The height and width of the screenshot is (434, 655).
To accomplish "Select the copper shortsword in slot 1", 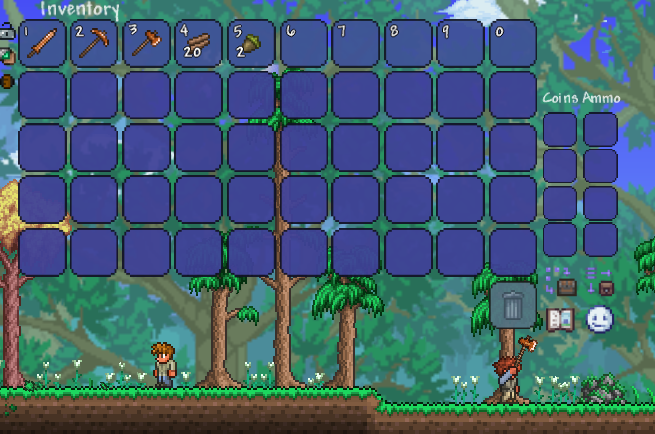I will tap(42, 43).
